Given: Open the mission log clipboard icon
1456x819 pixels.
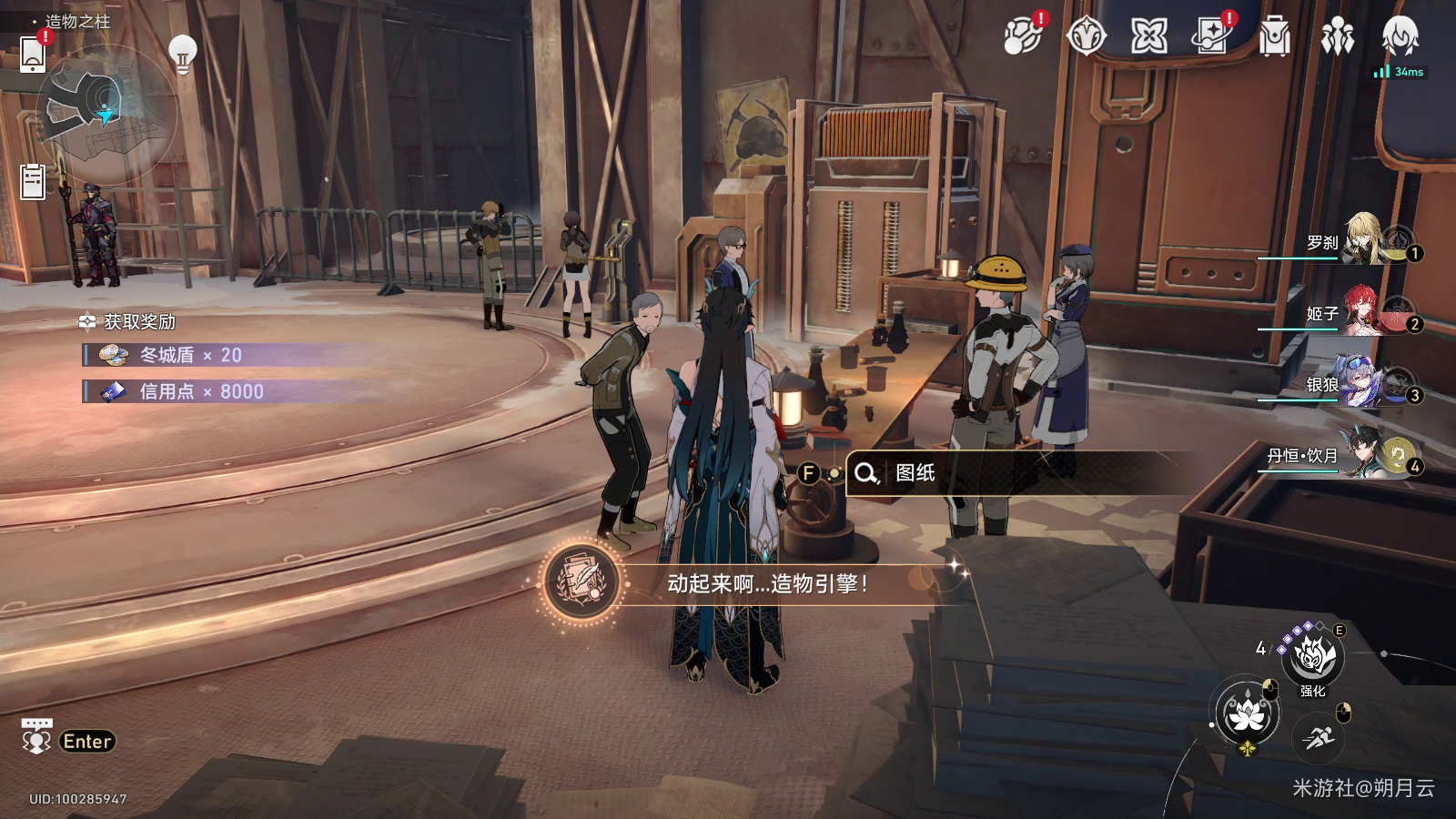Looking at the screenshot, I should coord(33,181).
